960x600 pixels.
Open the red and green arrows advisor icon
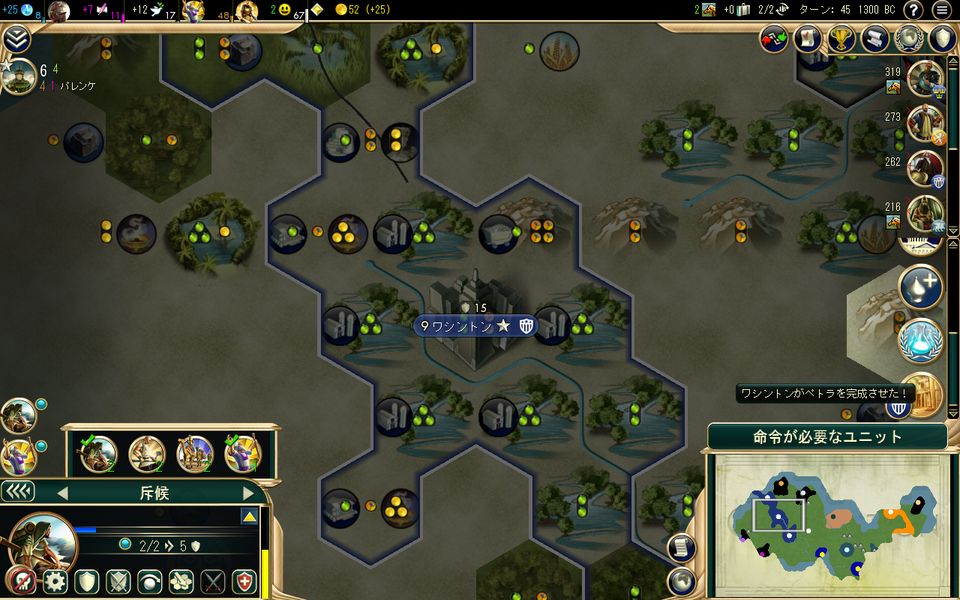click(x=774, y=39)
